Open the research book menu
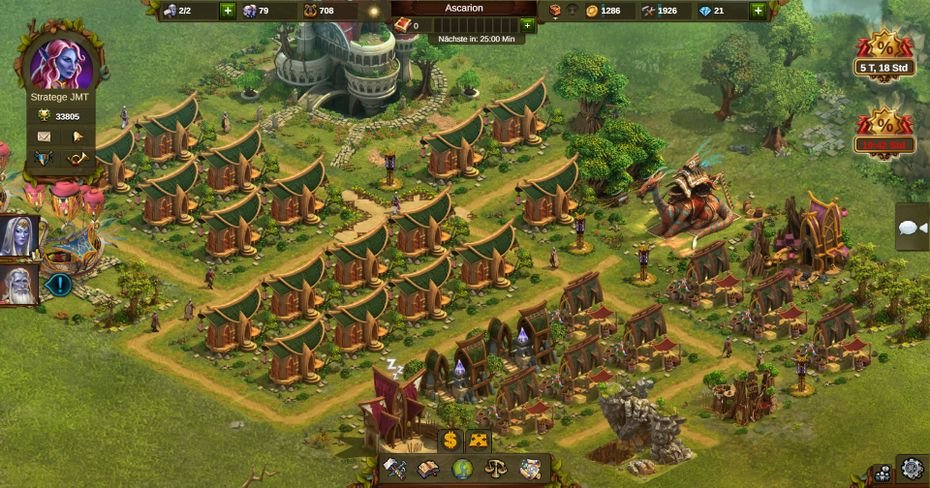930x488 pixels. pos(427,468)
